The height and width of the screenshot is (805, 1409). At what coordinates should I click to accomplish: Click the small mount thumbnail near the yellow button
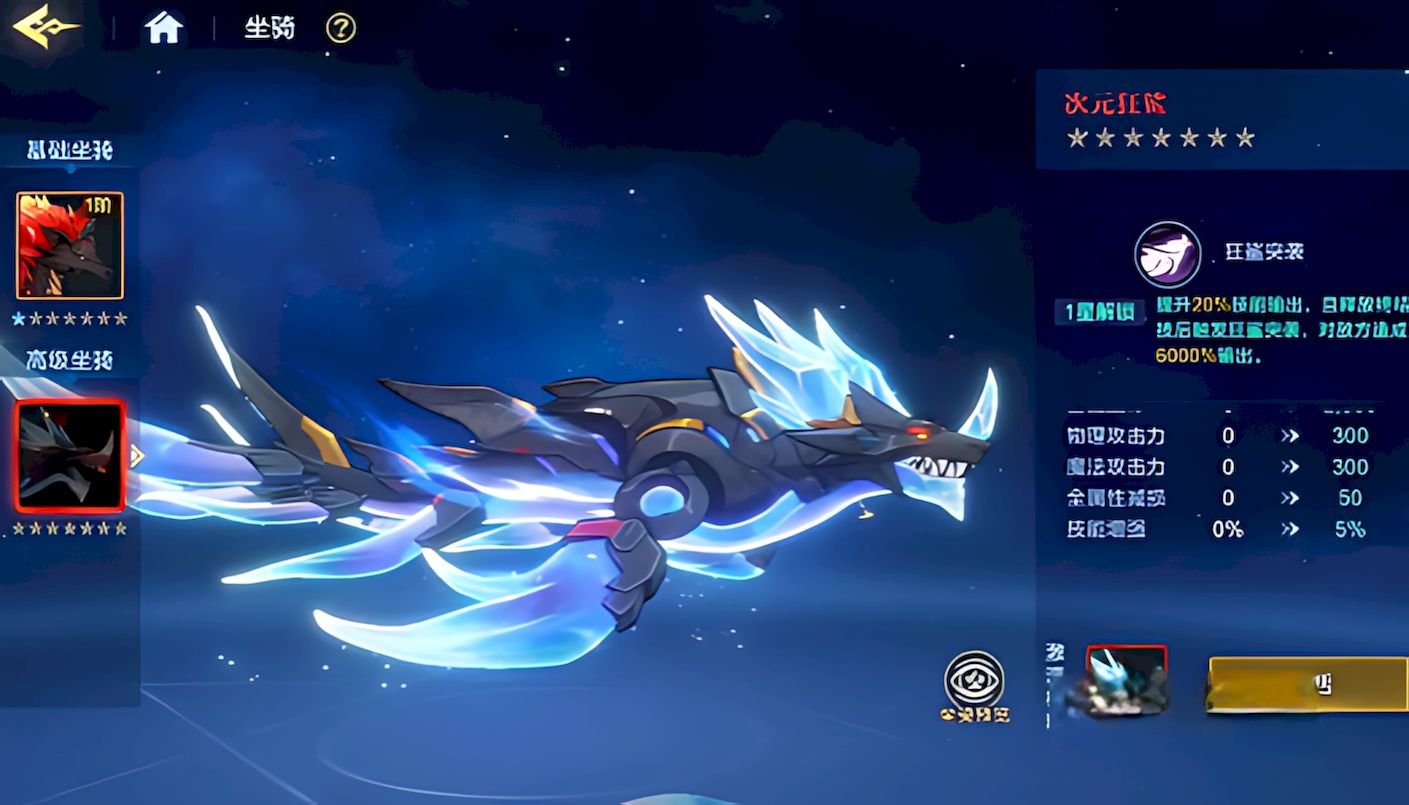(1126, 680)
